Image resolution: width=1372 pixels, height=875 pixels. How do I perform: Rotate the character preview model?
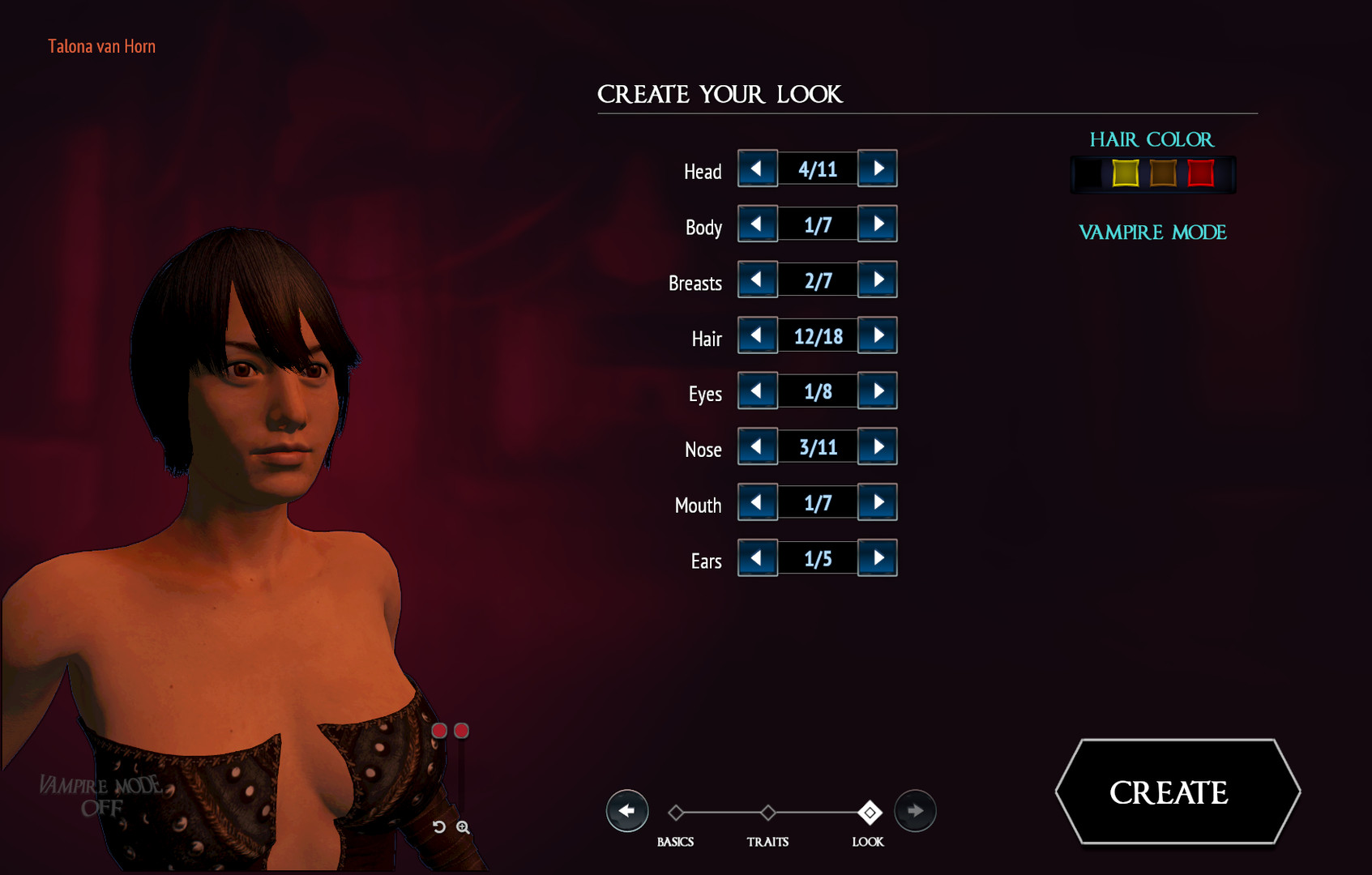point(438,827)
